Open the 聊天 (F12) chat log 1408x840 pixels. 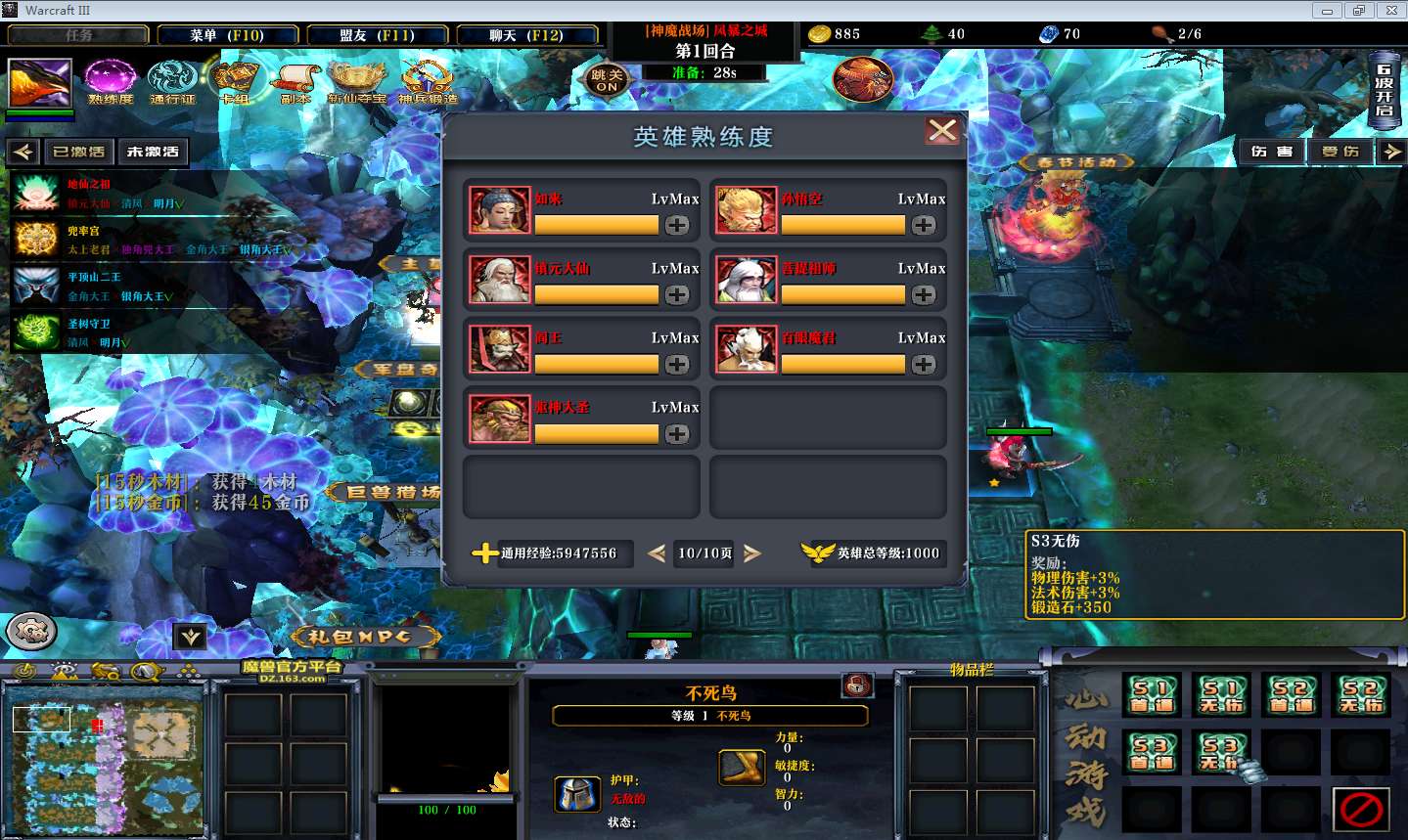[526, 35]
